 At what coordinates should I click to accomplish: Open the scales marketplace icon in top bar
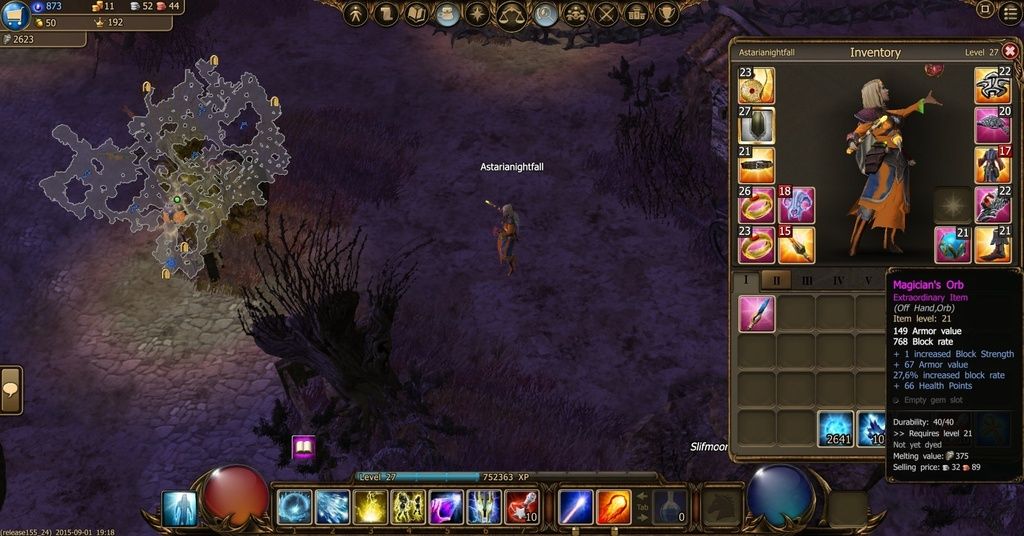[512, 14]
